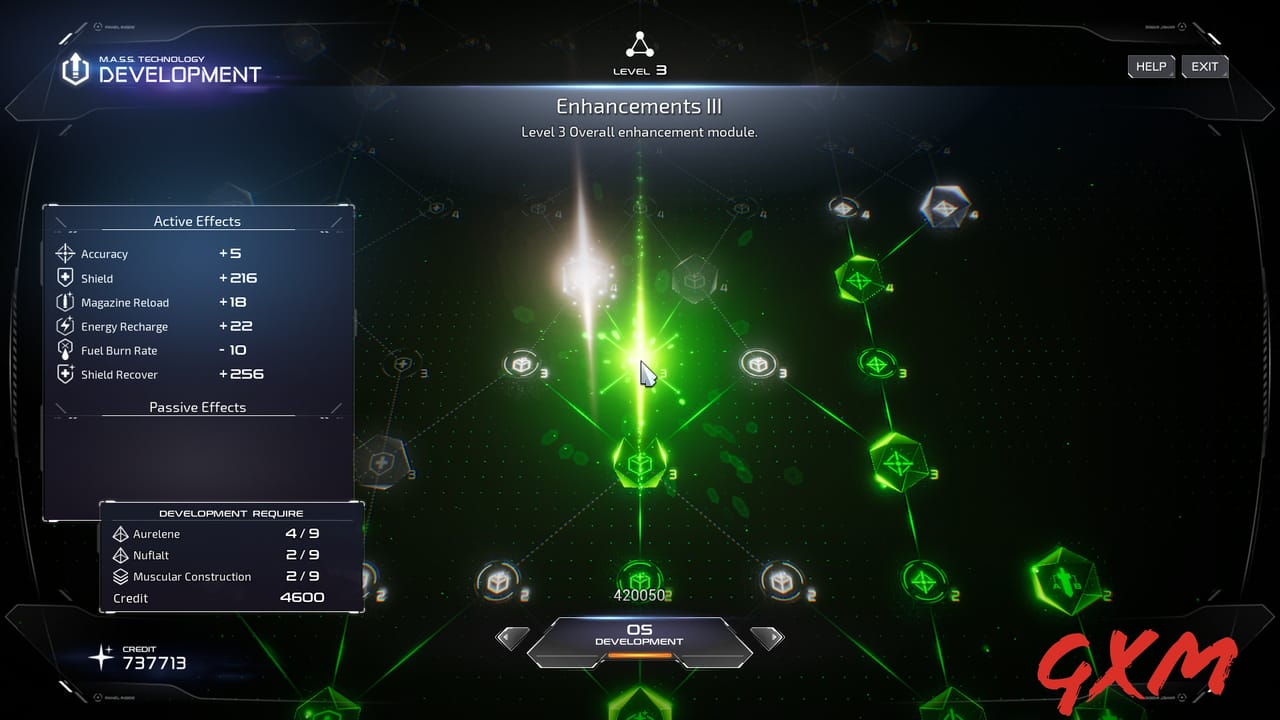Select the Shield icon in Active Effects panel

click(x=64, y=277)
